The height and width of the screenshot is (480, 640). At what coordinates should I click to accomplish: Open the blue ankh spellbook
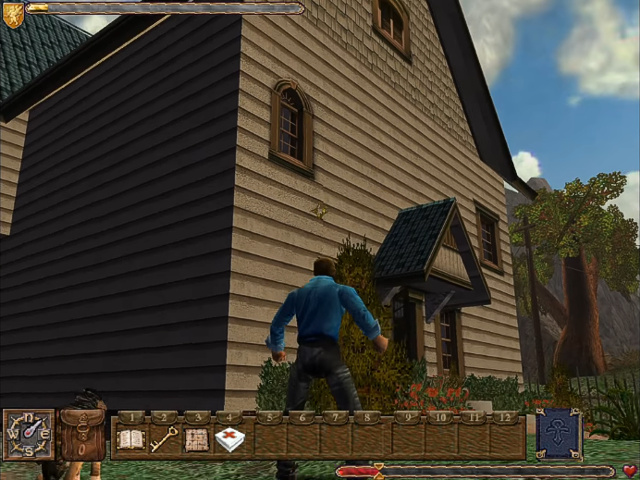pyautogui.click(x=559, y=433)
